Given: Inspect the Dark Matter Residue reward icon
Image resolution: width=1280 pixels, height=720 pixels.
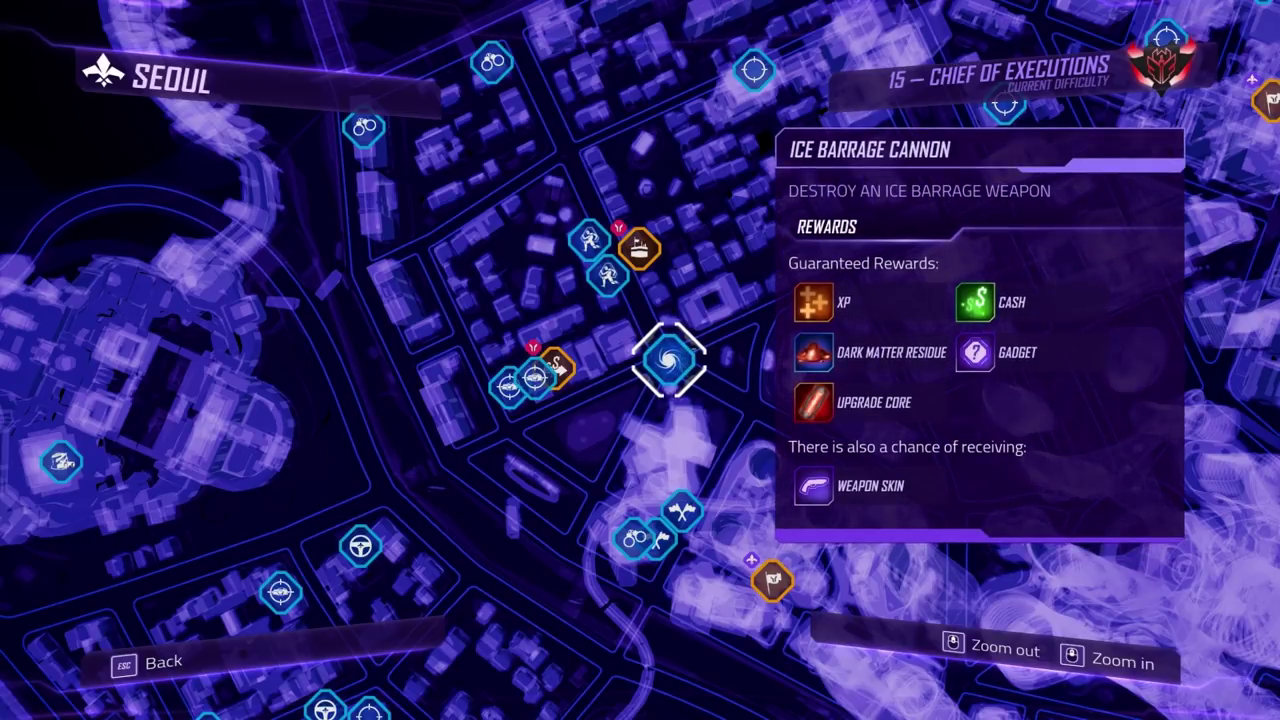Looking at the screenshot, I should pos(813,352).
